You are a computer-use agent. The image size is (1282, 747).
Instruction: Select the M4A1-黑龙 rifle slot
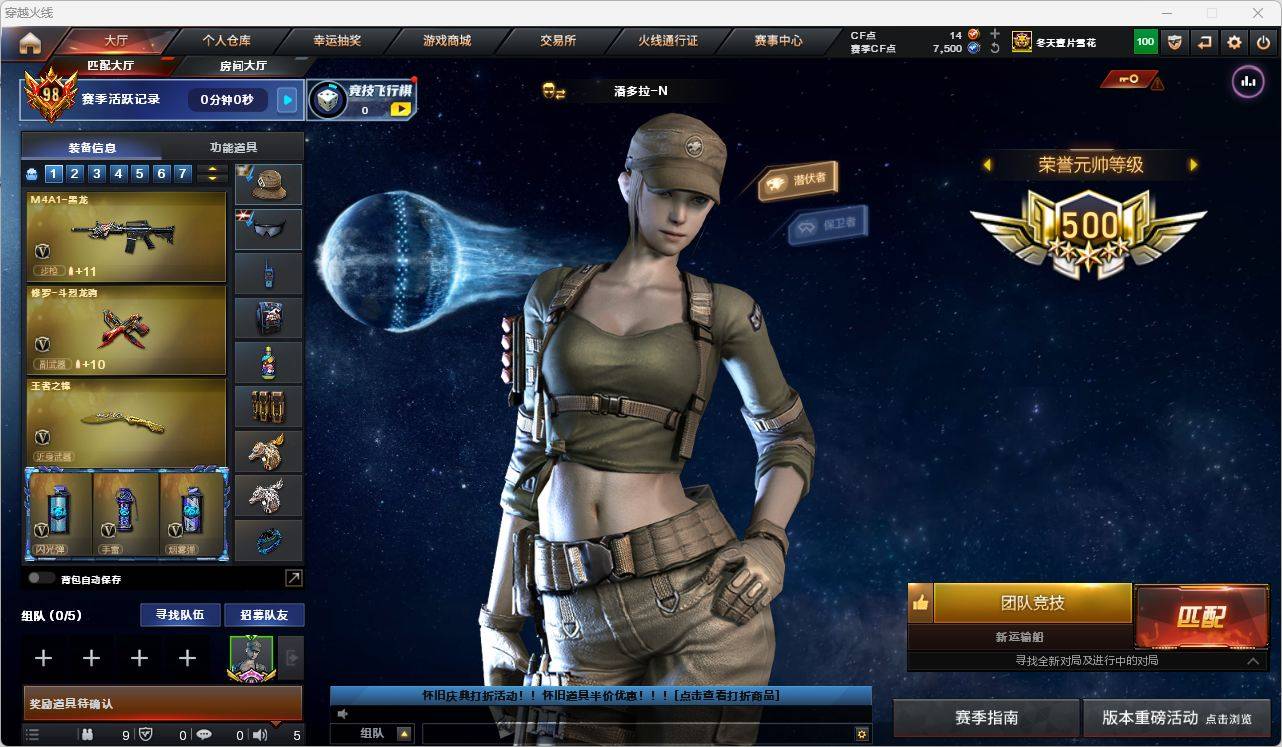point(126,236)
